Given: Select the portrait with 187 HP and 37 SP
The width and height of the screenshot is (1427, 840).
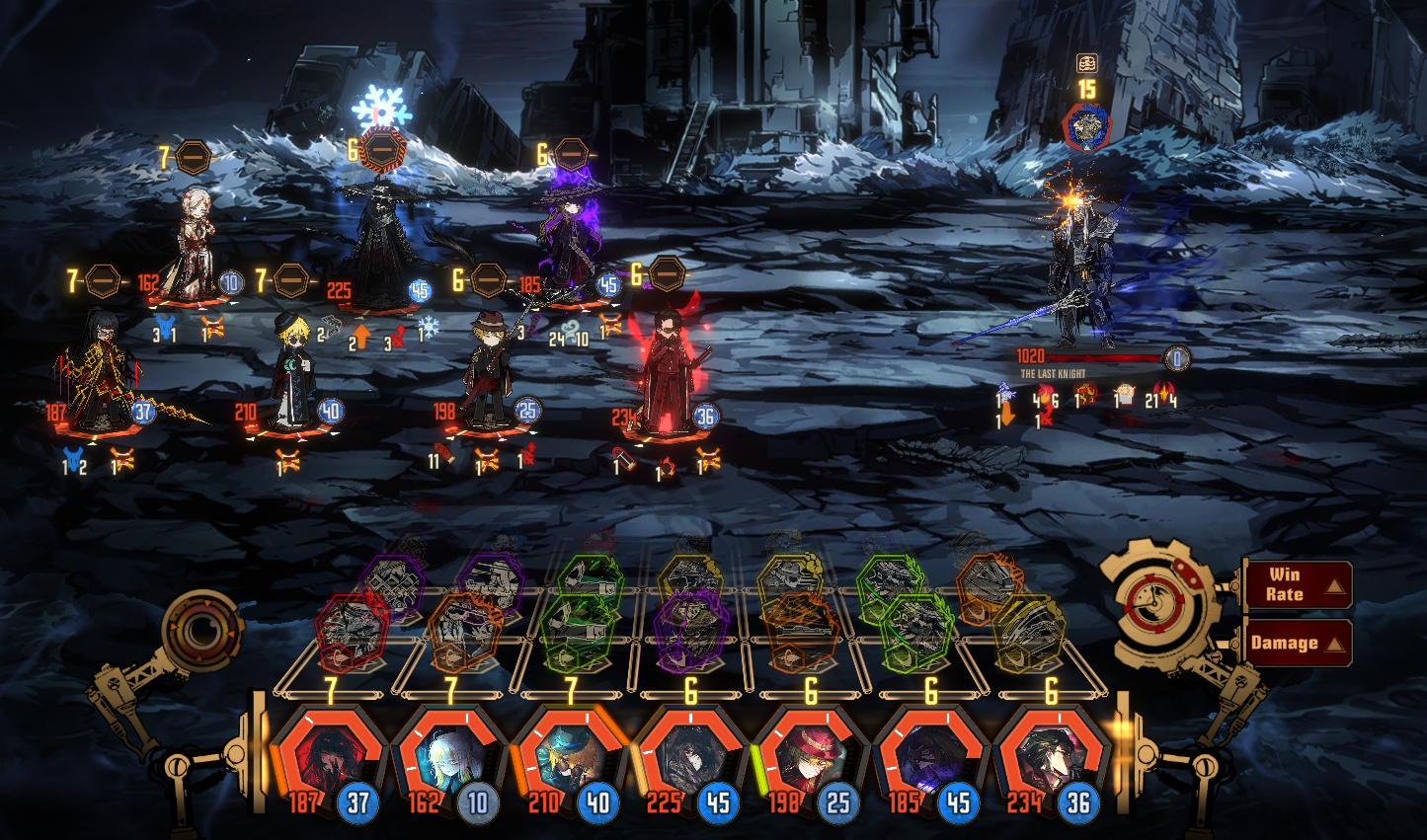Looking at the screenshot, I should tap(329, 760).
